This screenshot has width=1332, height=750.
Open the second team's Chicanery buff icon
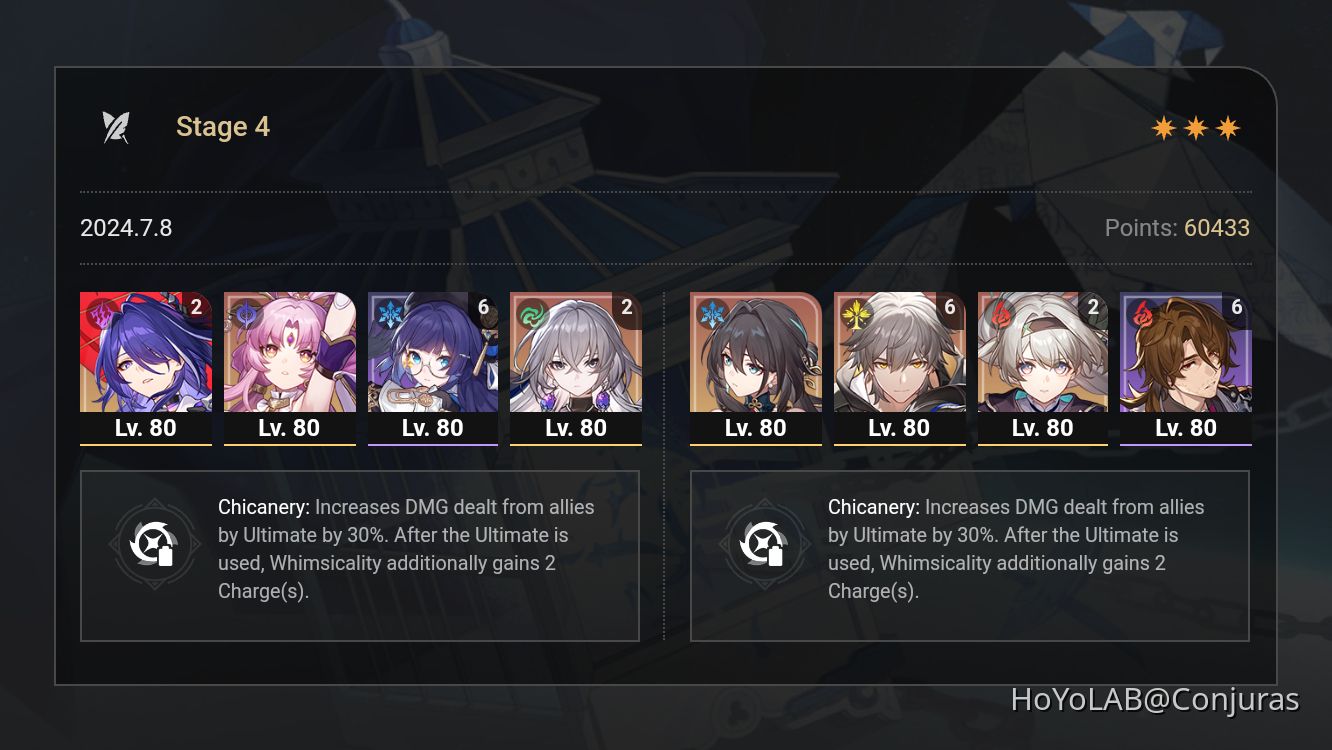pyautogui.click(x=765, y=544)
